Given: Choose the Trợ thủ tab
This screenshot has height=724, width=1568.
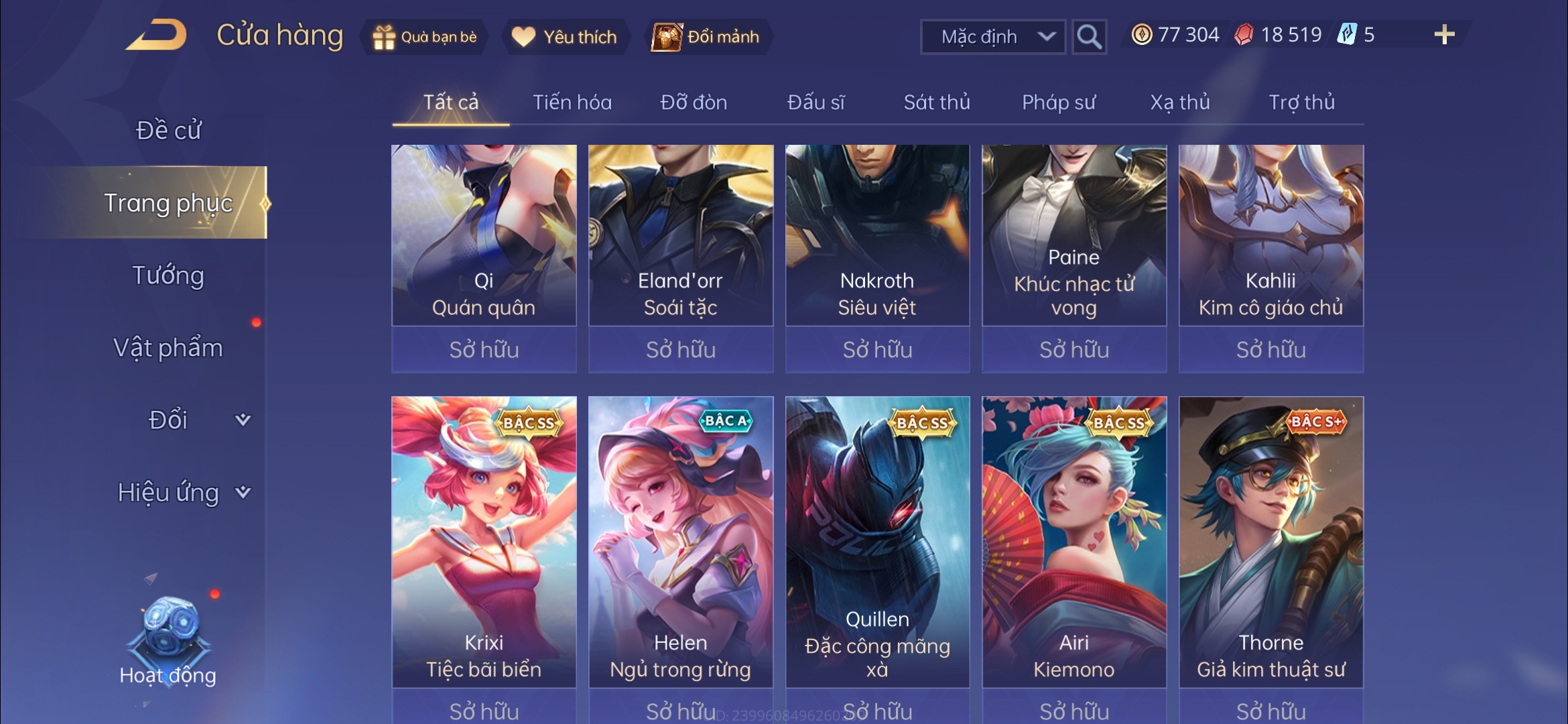Looking at the screenshot, I should point(1301,103).
